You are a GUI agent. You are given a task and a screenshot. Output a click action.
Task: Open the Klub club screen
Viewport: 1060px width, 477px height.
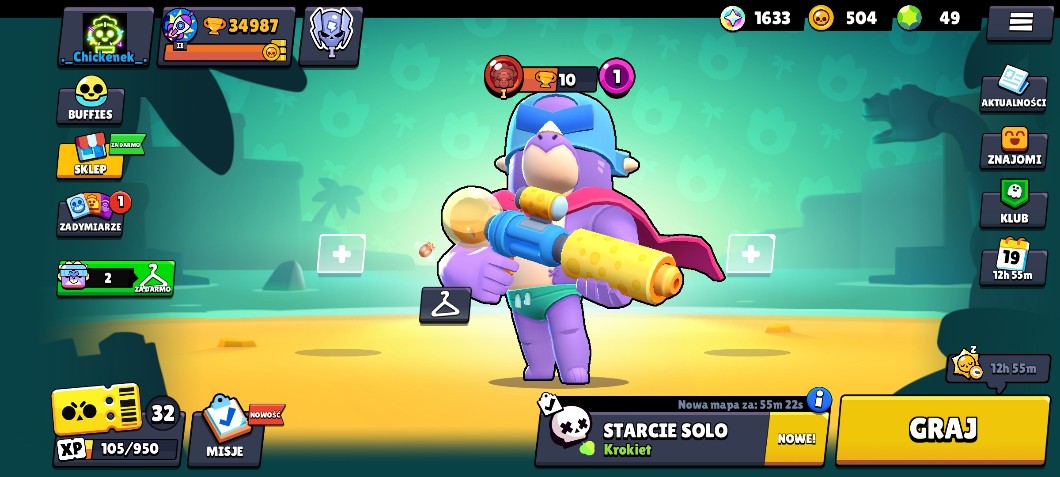tap(1013, 201)
